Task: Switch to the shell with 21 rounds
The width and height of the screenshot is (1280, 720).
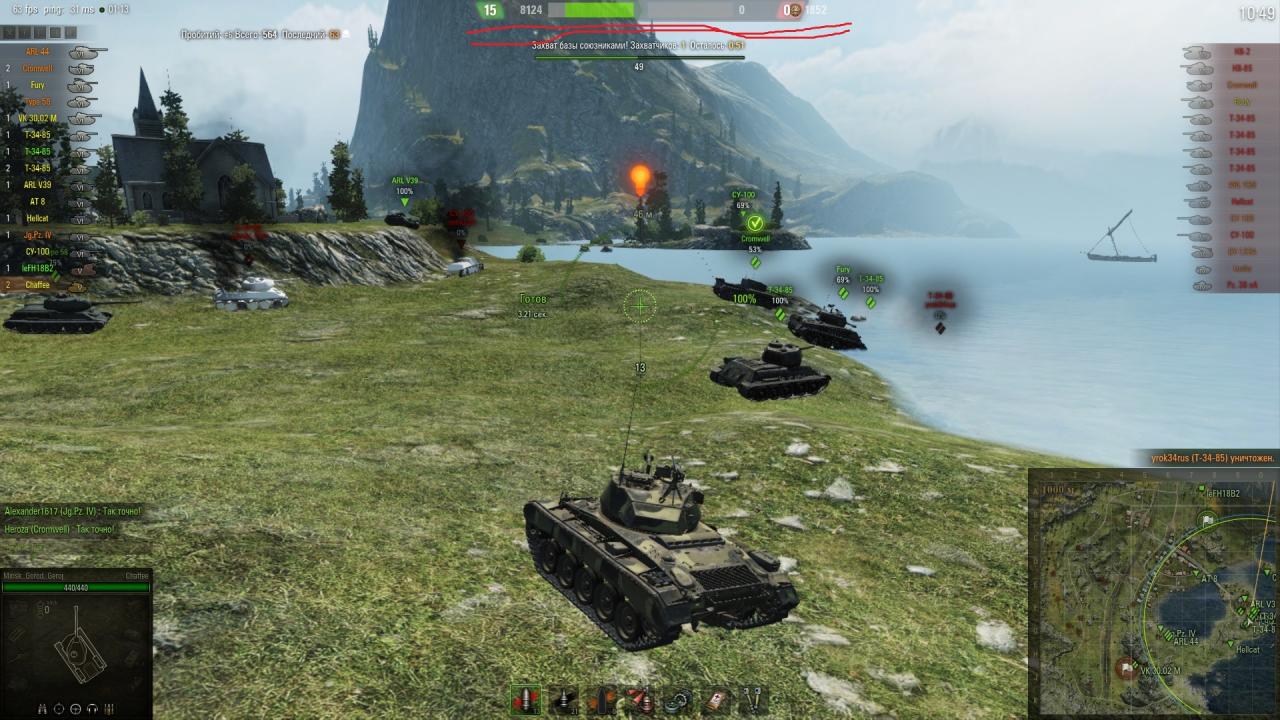Action: click(x=565, y=699)
